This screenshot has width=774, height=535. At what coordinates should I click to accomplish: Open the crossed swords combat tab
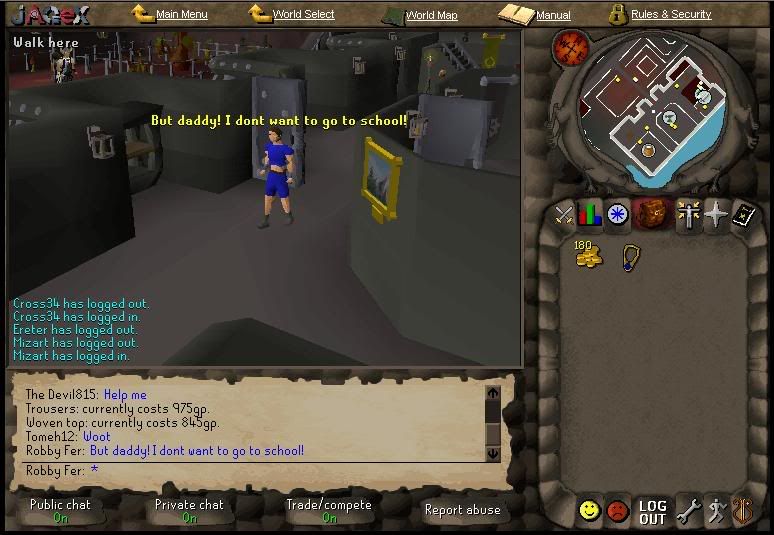(x=565, y=214)
